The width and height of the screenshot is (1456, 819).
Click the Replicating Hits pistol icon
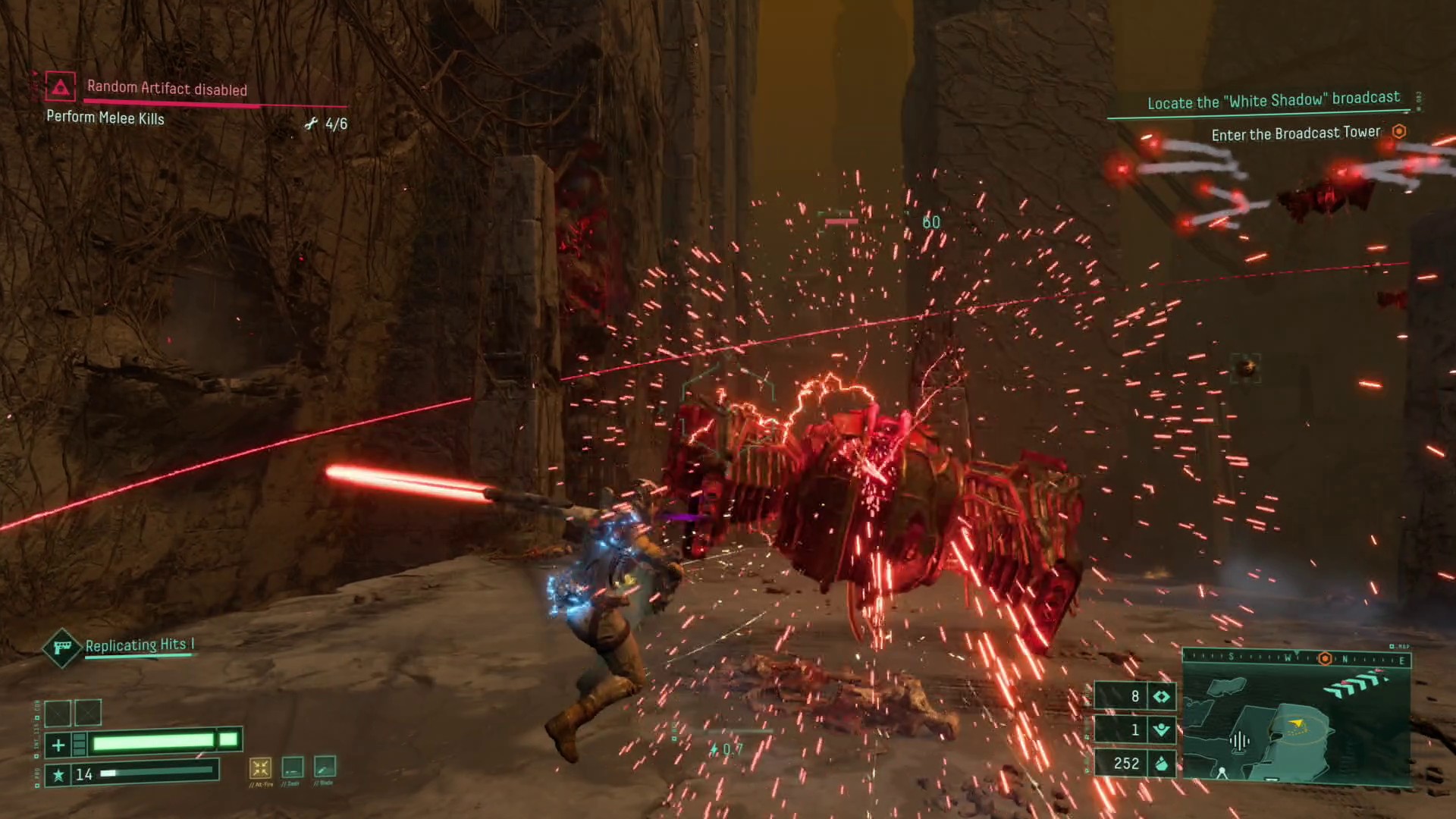[62, 648]
